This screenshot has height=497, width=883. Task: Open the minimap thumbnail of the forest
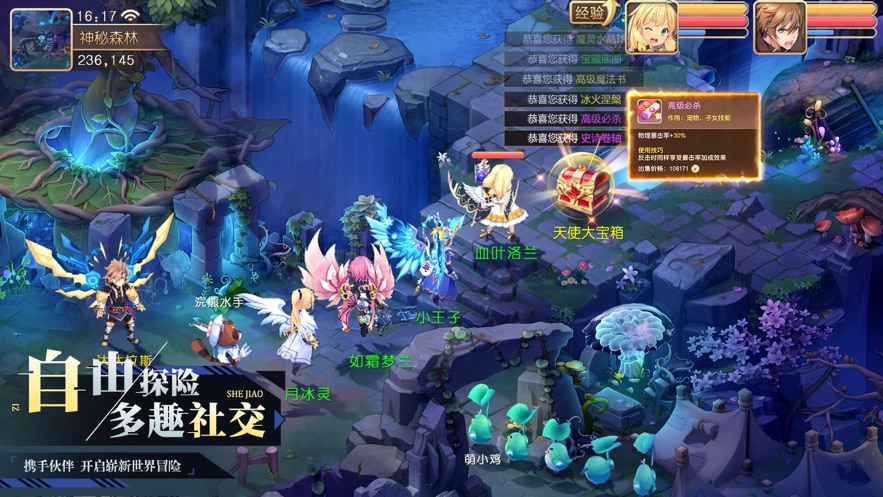[41, 39]
